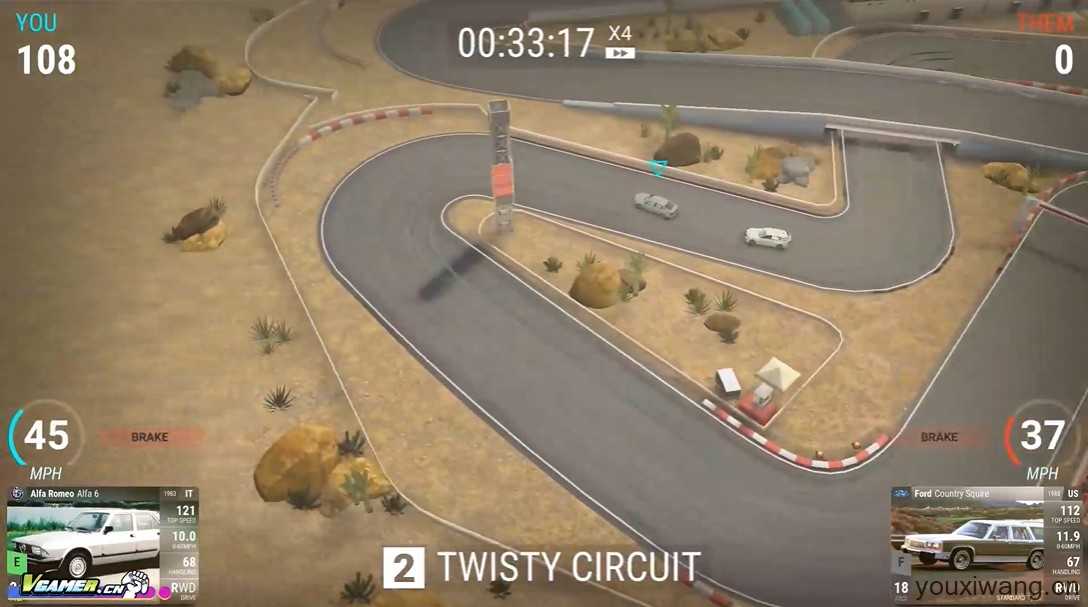1088x607 pixels.
Task: Select the Ford Country Squire car card
Action: (x=985, y=542)
